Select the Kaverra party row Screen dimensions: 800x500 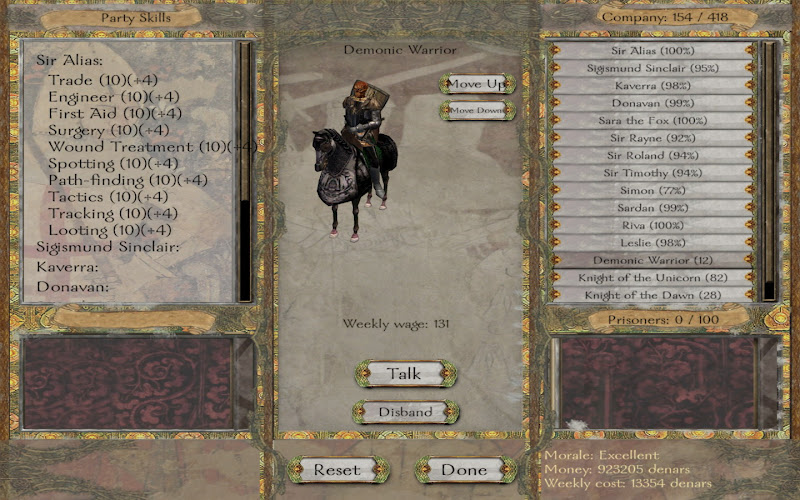point(652,85)
